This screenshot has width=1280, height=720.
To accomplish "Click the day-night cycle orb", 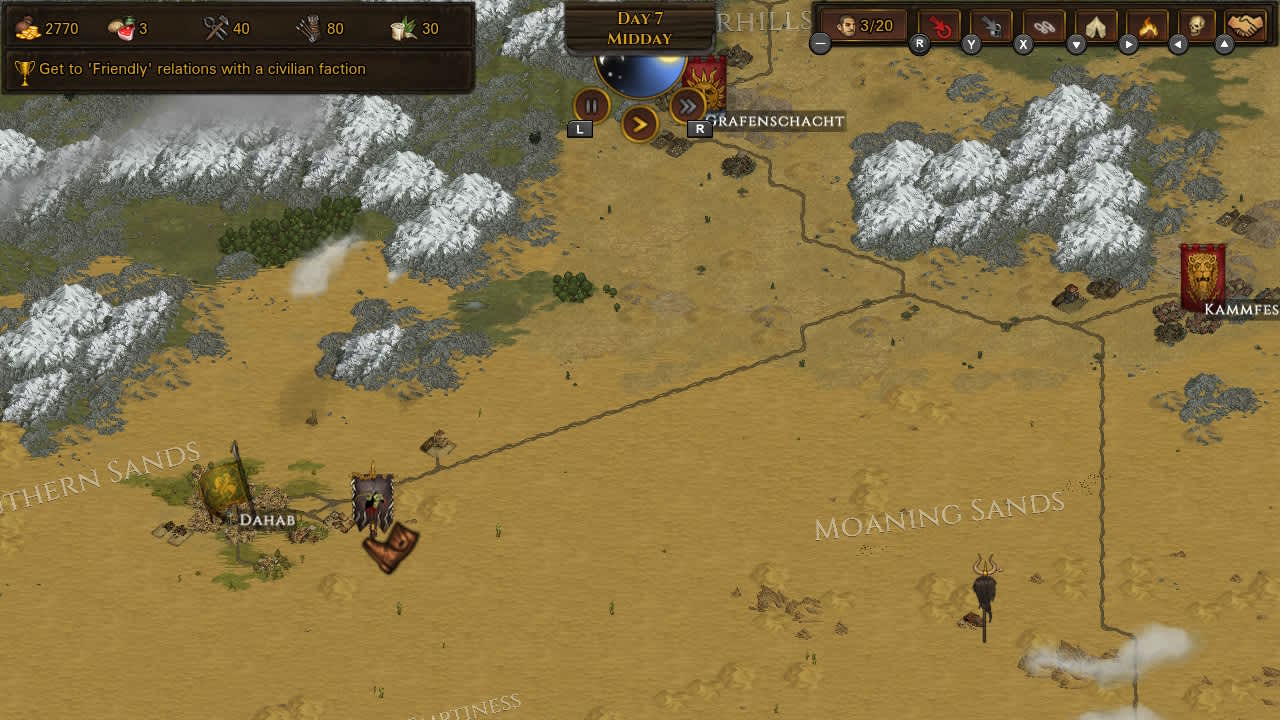I will click(x=639, y=72).
